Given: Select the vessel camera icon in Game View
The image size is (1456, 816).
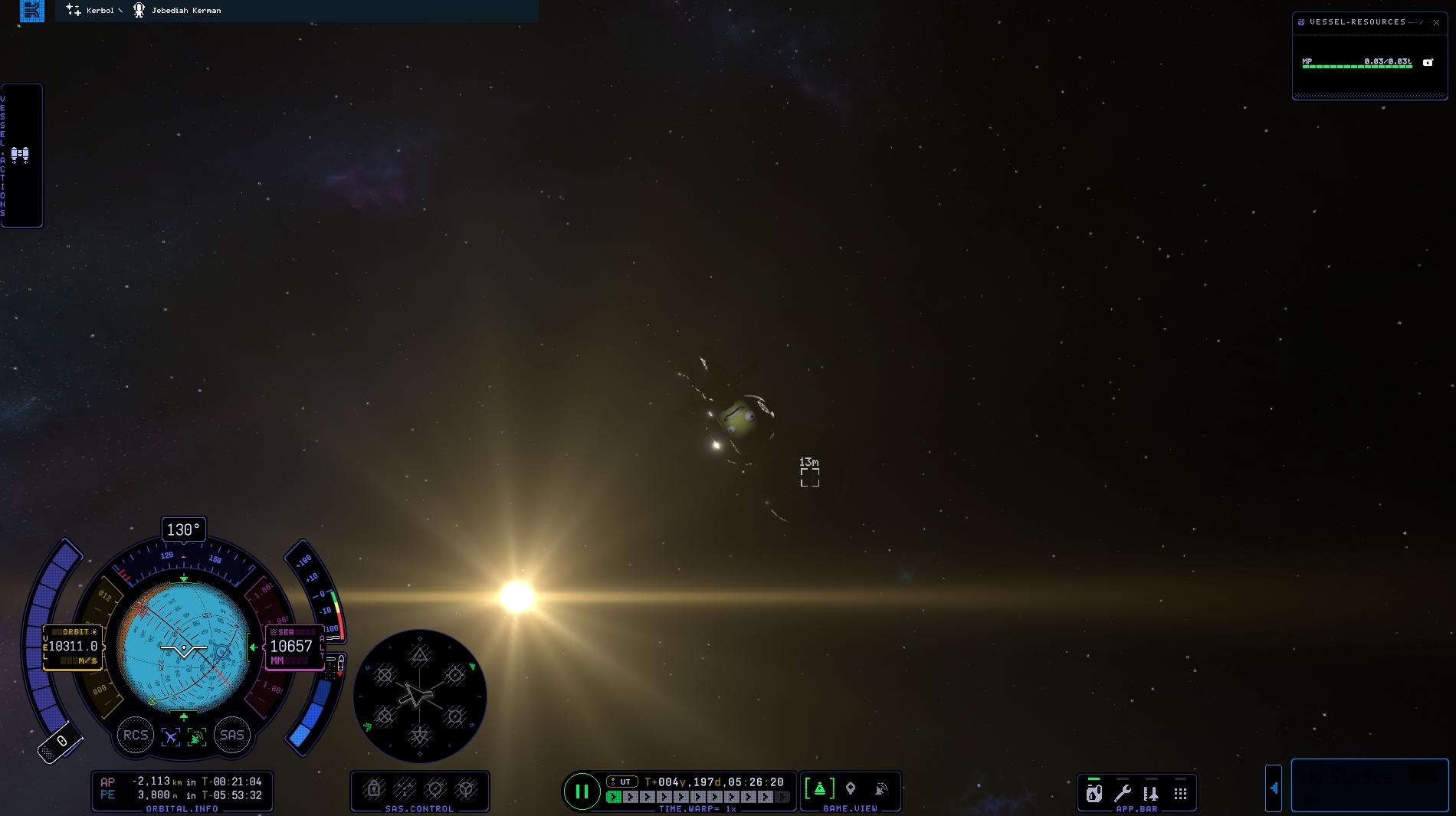Looking at the screenshot, I should tap(820, 788).
